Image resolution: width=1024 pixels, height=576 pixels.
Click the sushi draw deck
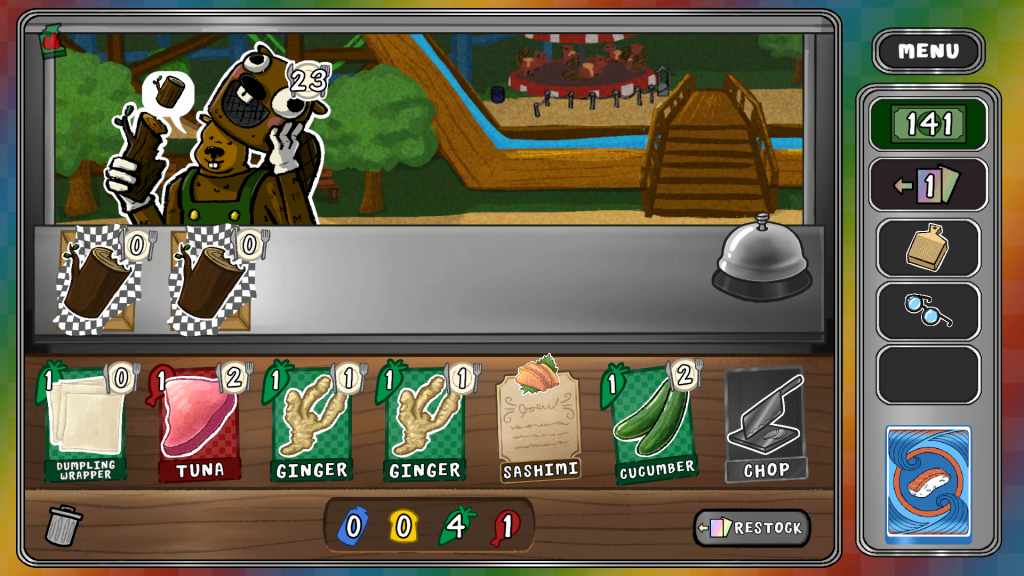[928, 484]
